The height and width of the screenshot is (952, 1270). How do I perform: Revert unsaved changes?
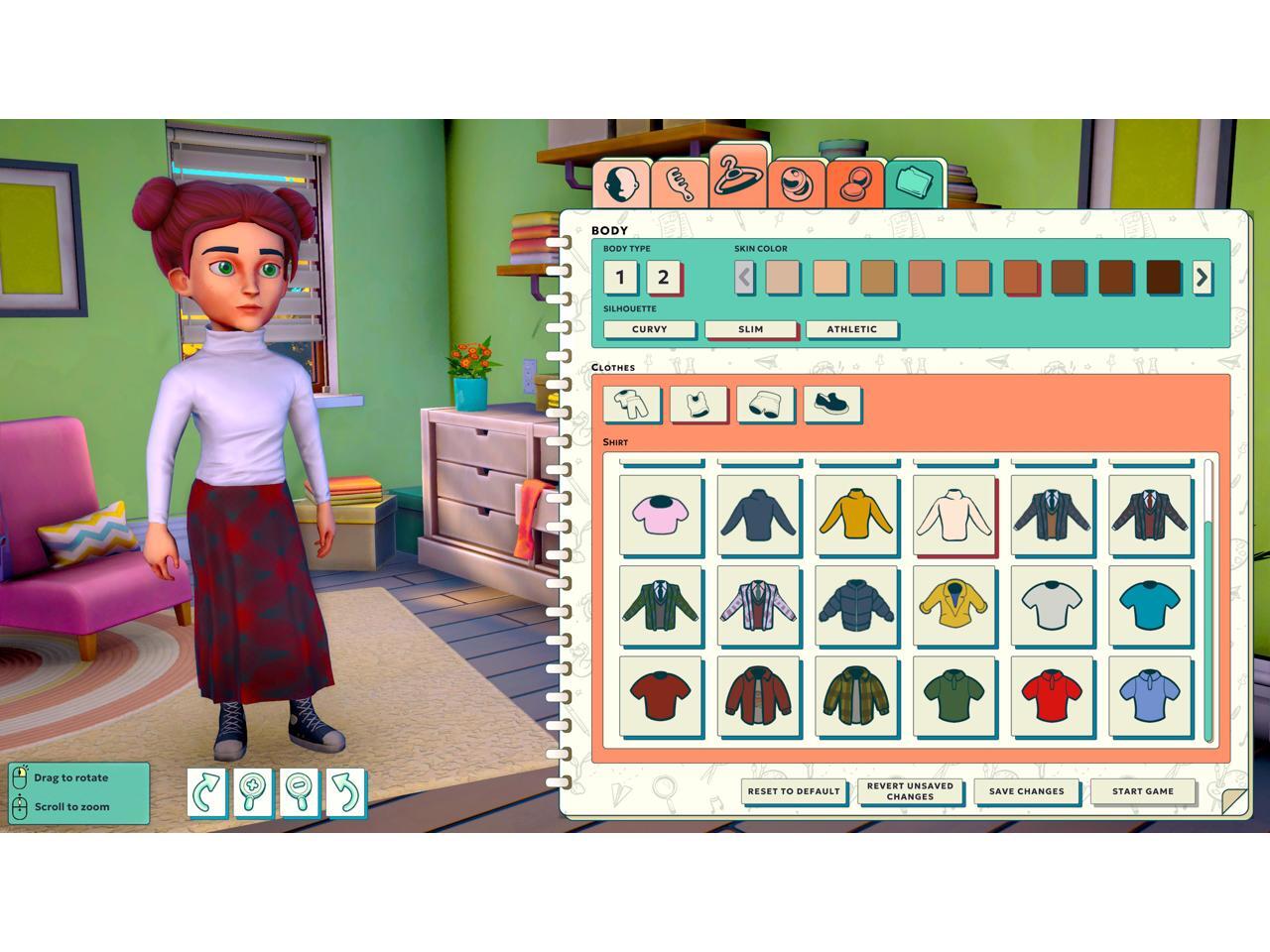click(x=910, y=791)
